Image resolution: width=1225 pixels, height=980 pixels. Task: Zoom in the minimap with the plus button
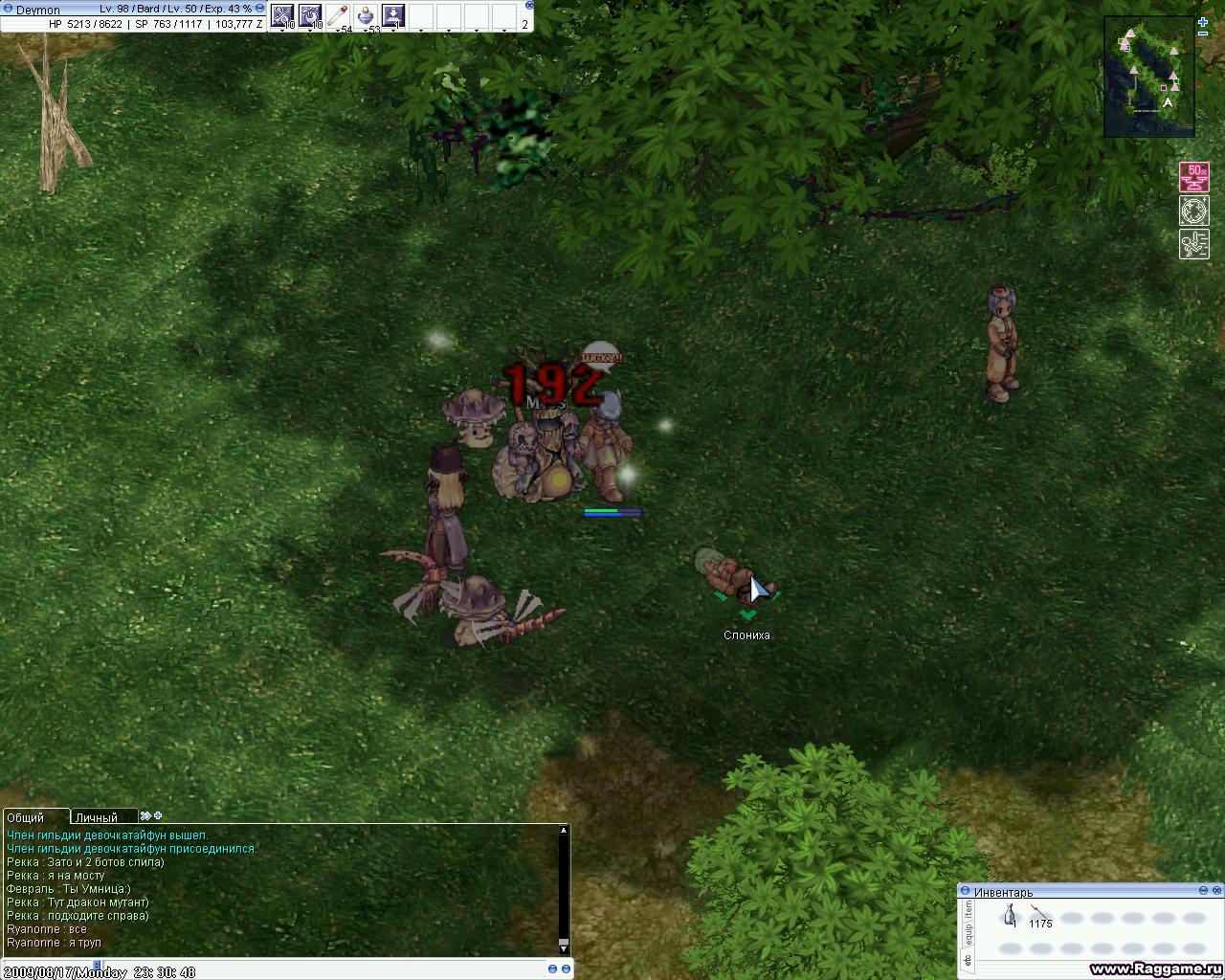(1203, 21)
